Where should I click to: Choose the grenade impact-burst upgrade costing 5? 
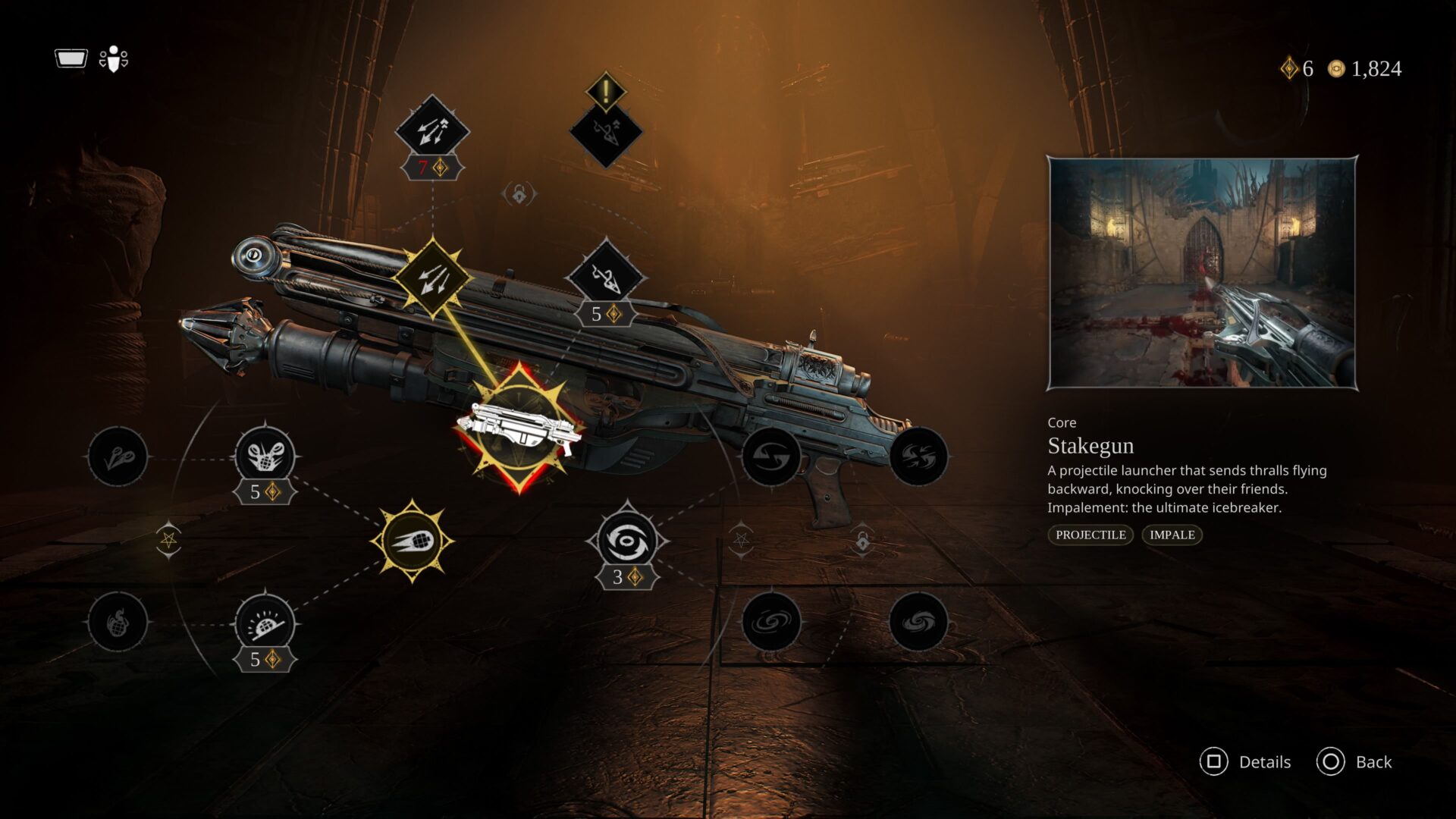click(265, 623)
